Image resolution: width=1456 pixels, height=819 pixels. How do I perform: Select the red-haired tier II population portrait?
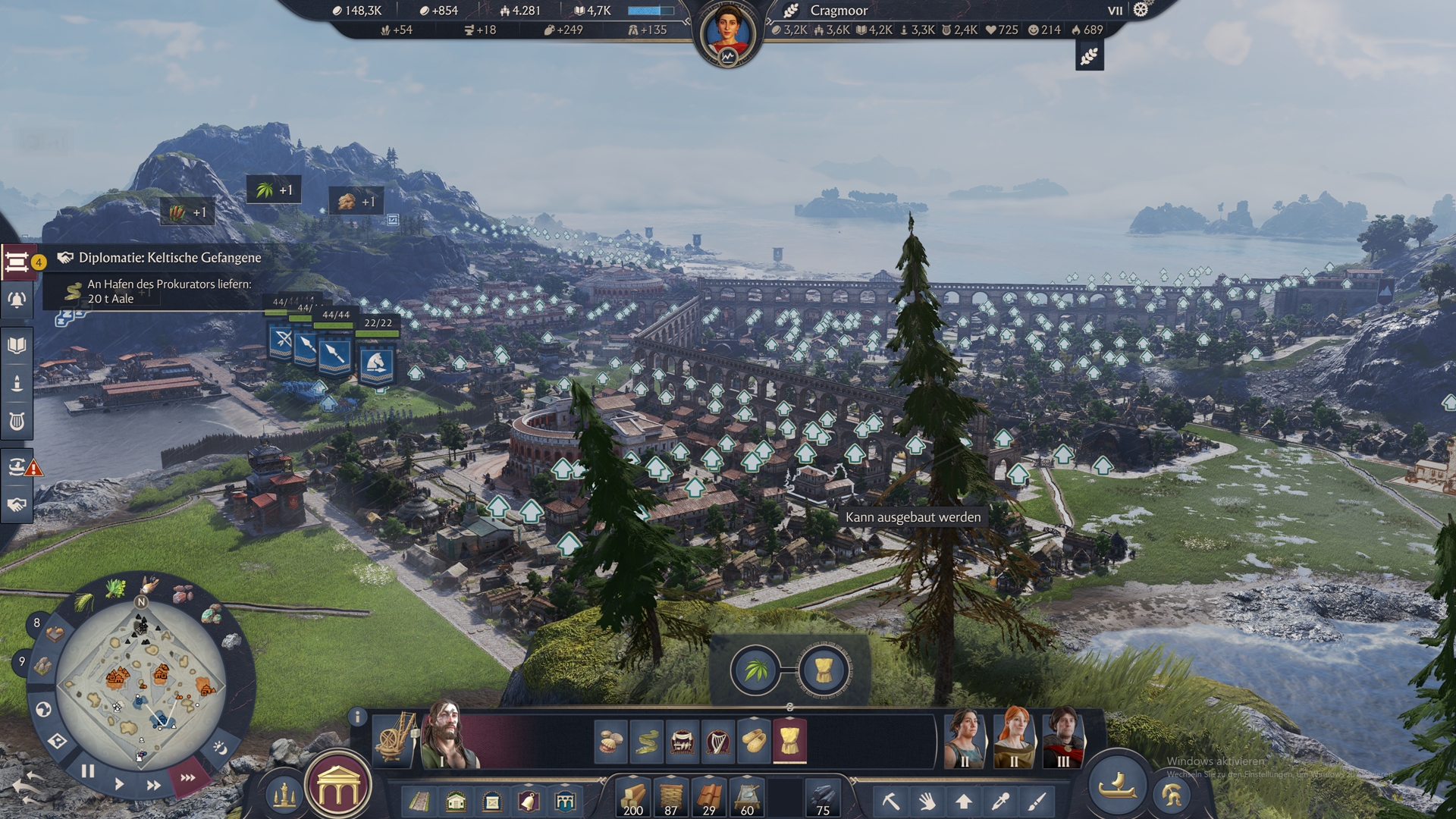tap(1014, 738)
